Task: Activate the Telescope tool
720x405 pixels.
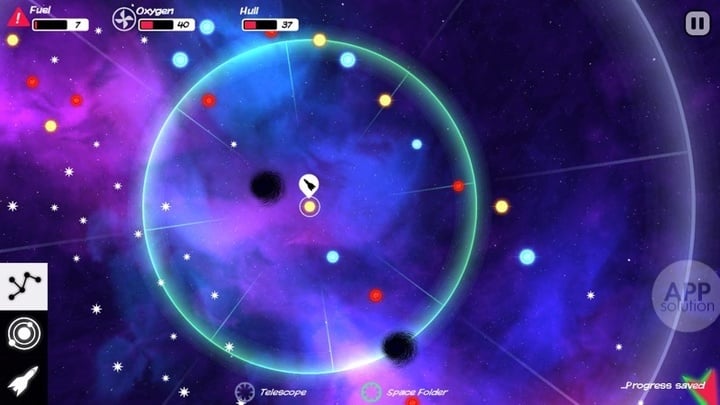Action: (x=246, y=392)
